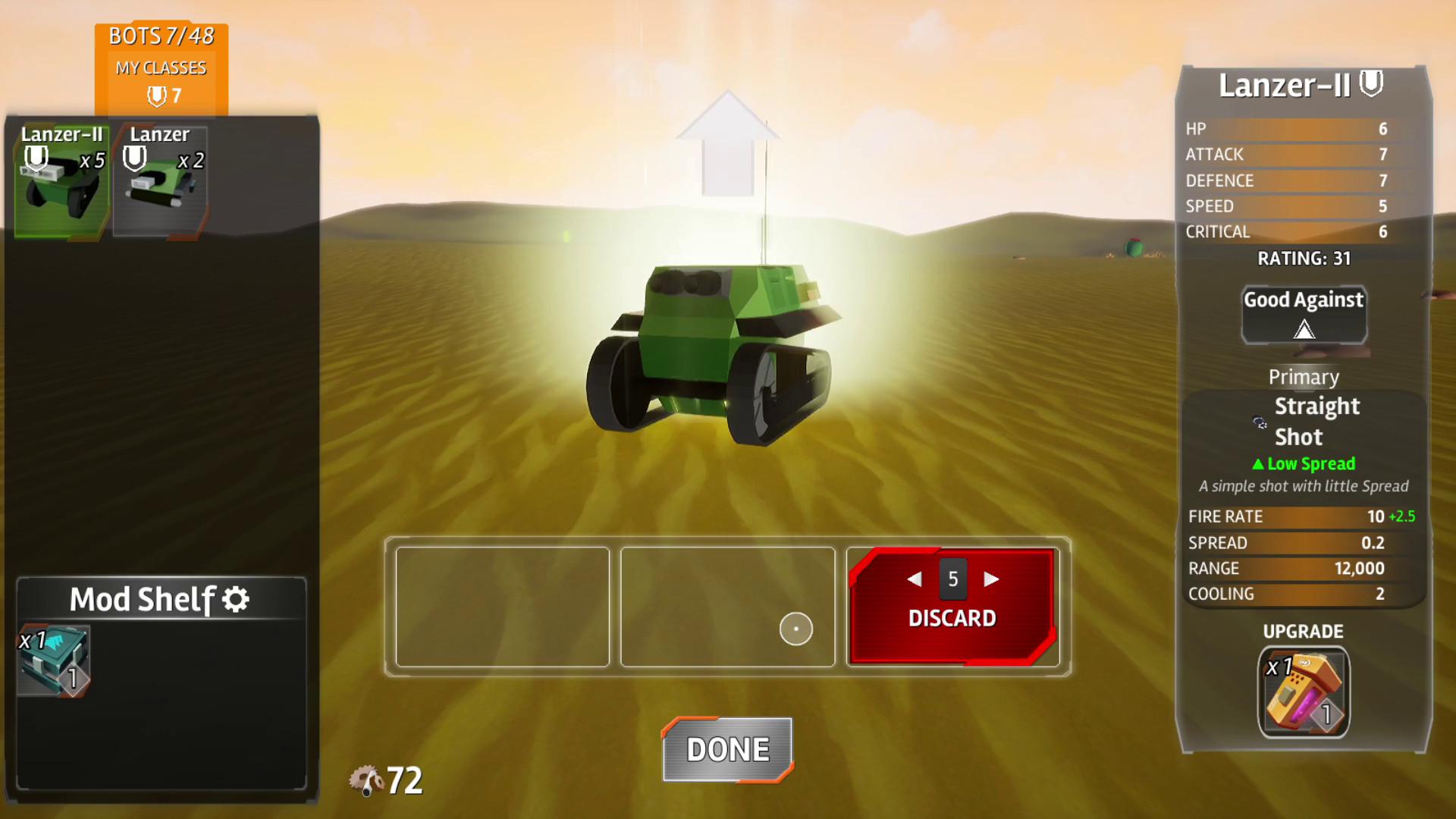
Task: Click left arrow to decrease discard count
Action: point(914,578)
